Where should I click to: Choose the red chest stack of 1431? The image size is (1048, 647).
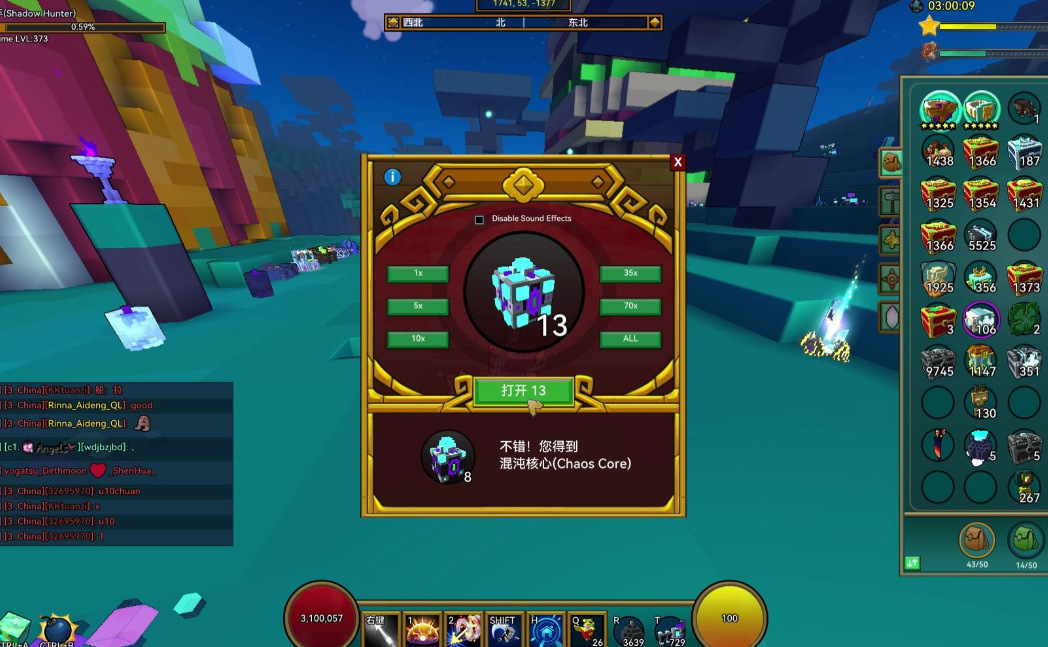[x=1024, y=193]
